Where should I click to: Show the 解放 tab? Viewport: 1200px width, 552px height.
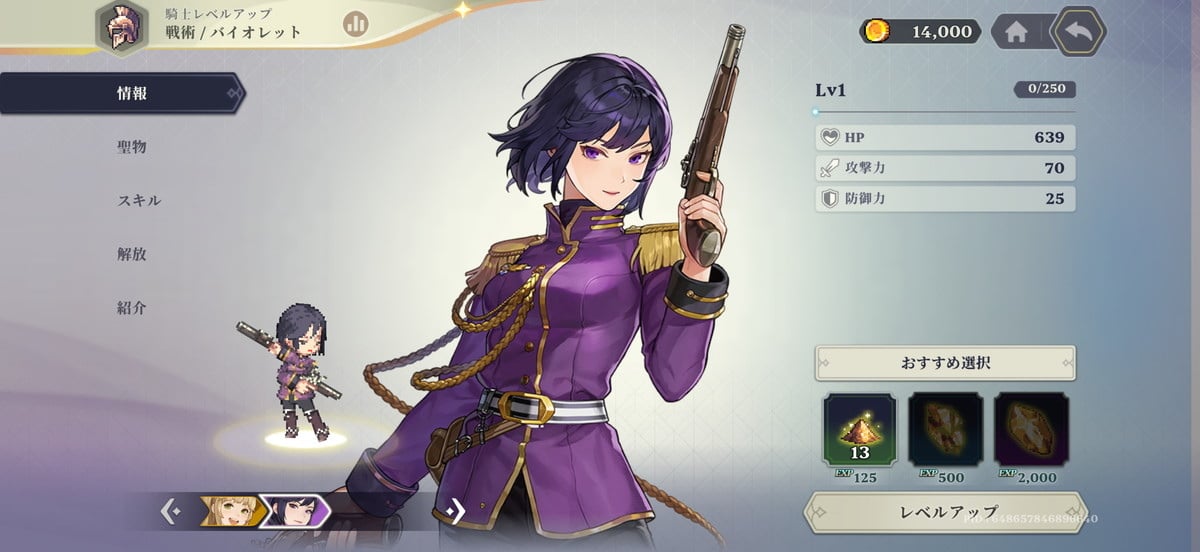131,254
